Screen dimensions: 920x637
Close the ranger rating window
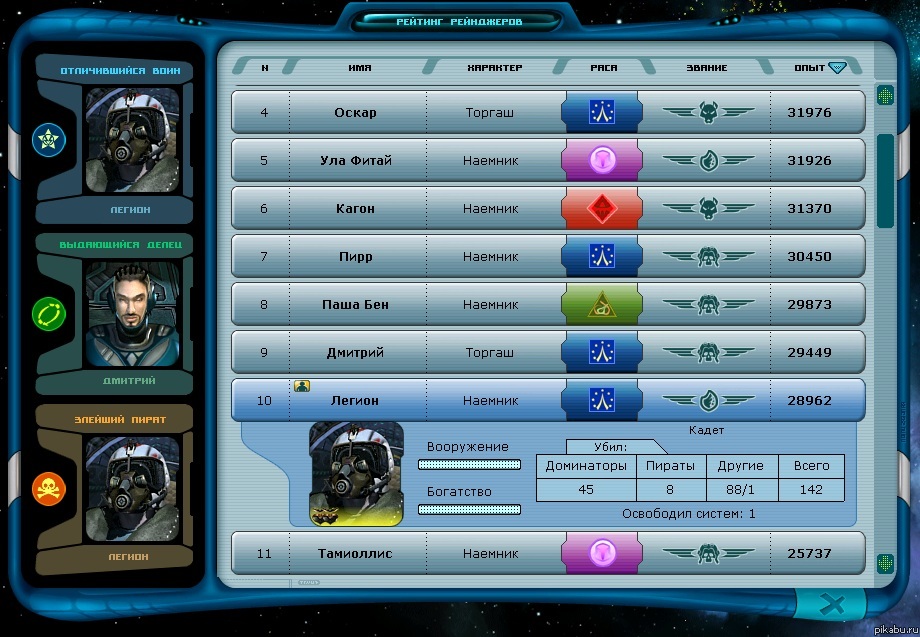832,604
